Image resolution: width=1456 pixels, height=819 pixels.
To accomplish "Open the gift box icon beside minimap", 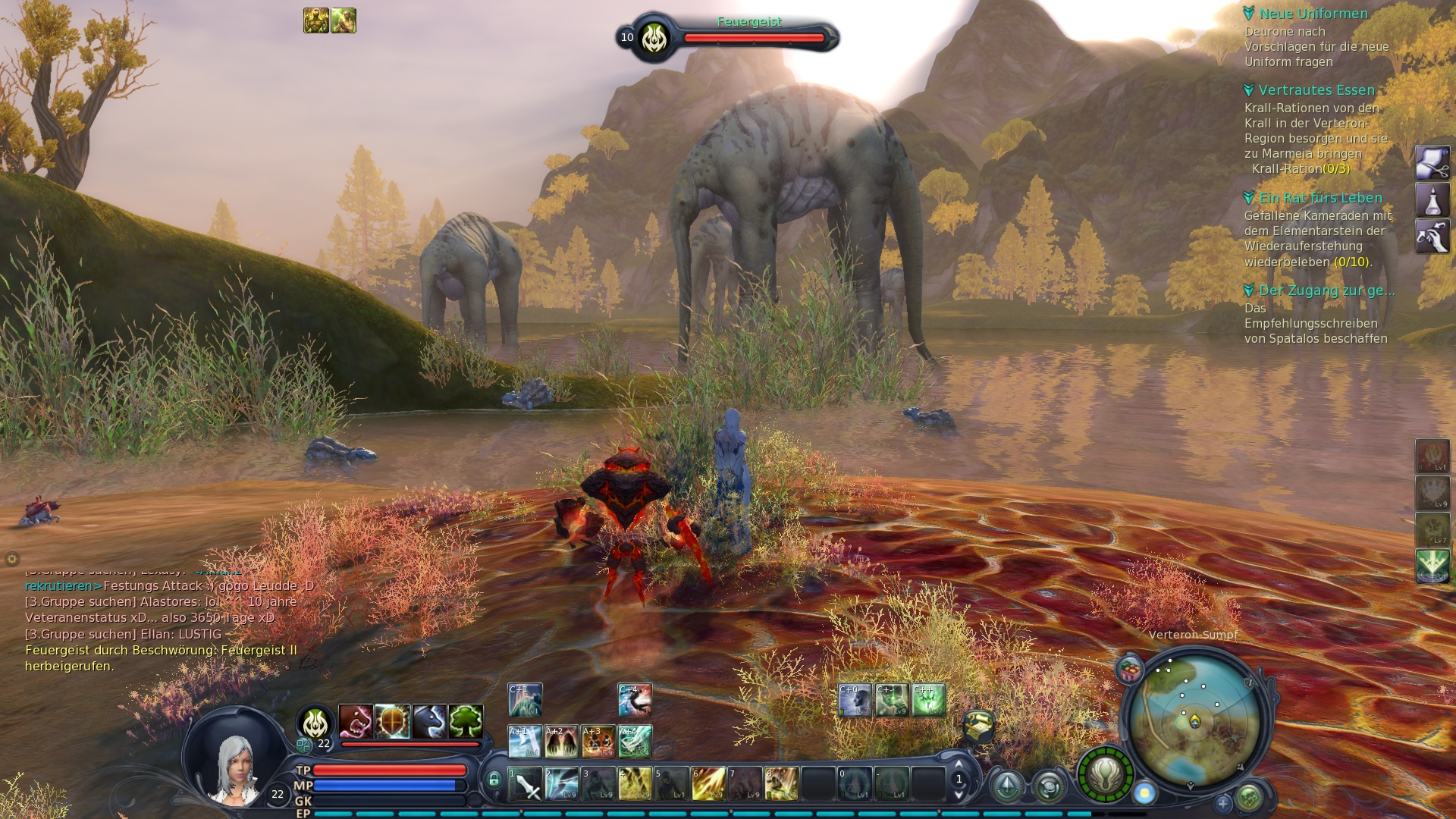I will [1130, 670].
